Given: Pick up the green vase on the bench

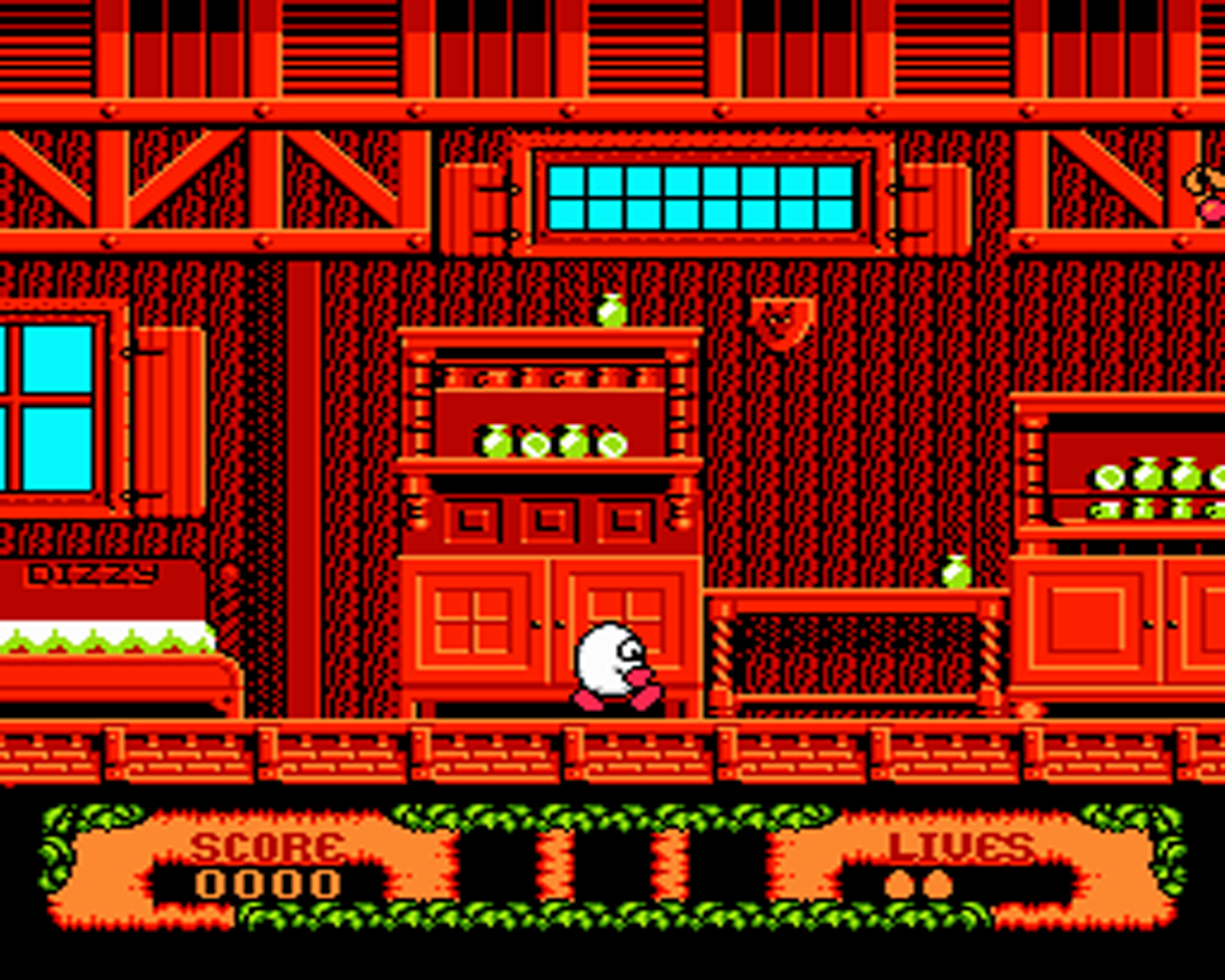Looking at the screenshot, I should coord(956,569).
